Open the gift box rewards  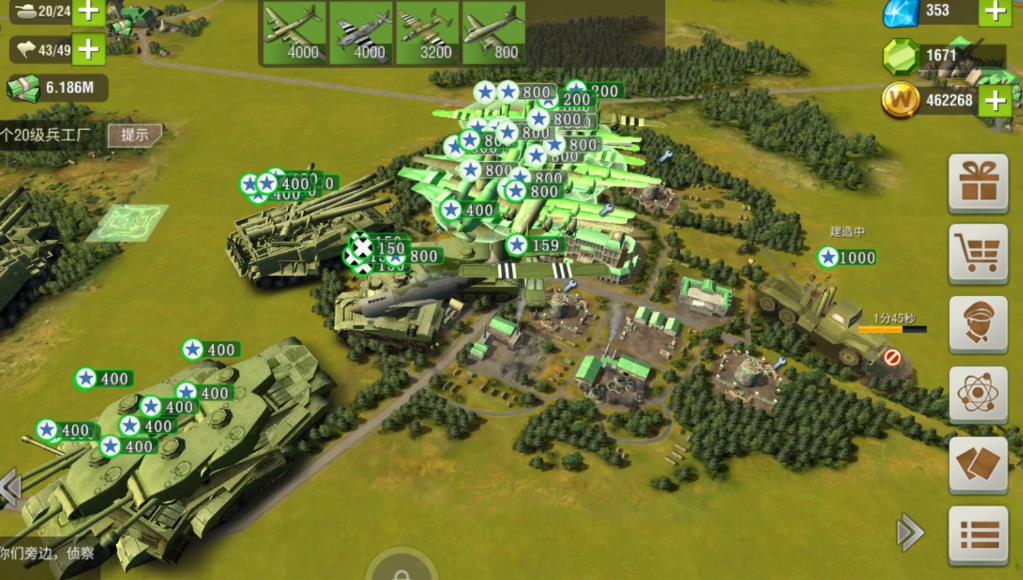[x=977, y=183]
